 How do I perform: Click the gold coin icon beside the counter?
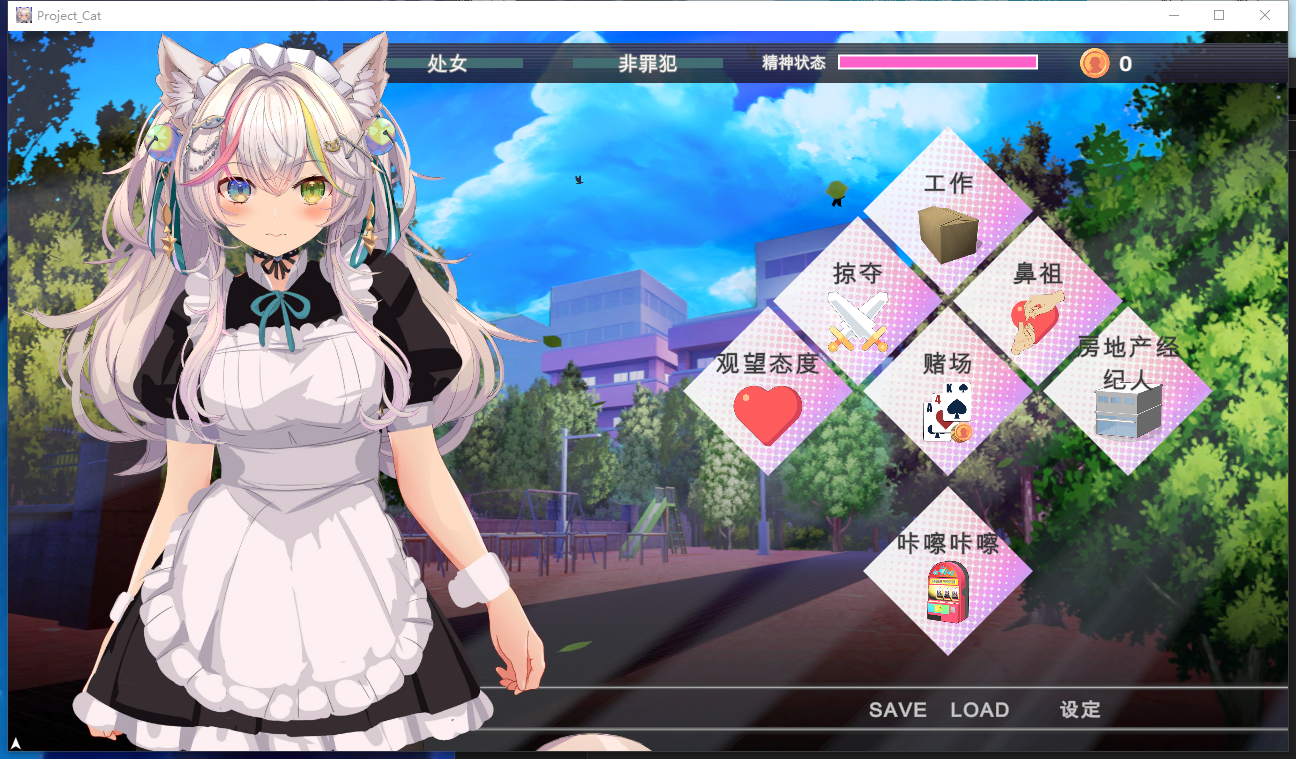[1096, 63]
